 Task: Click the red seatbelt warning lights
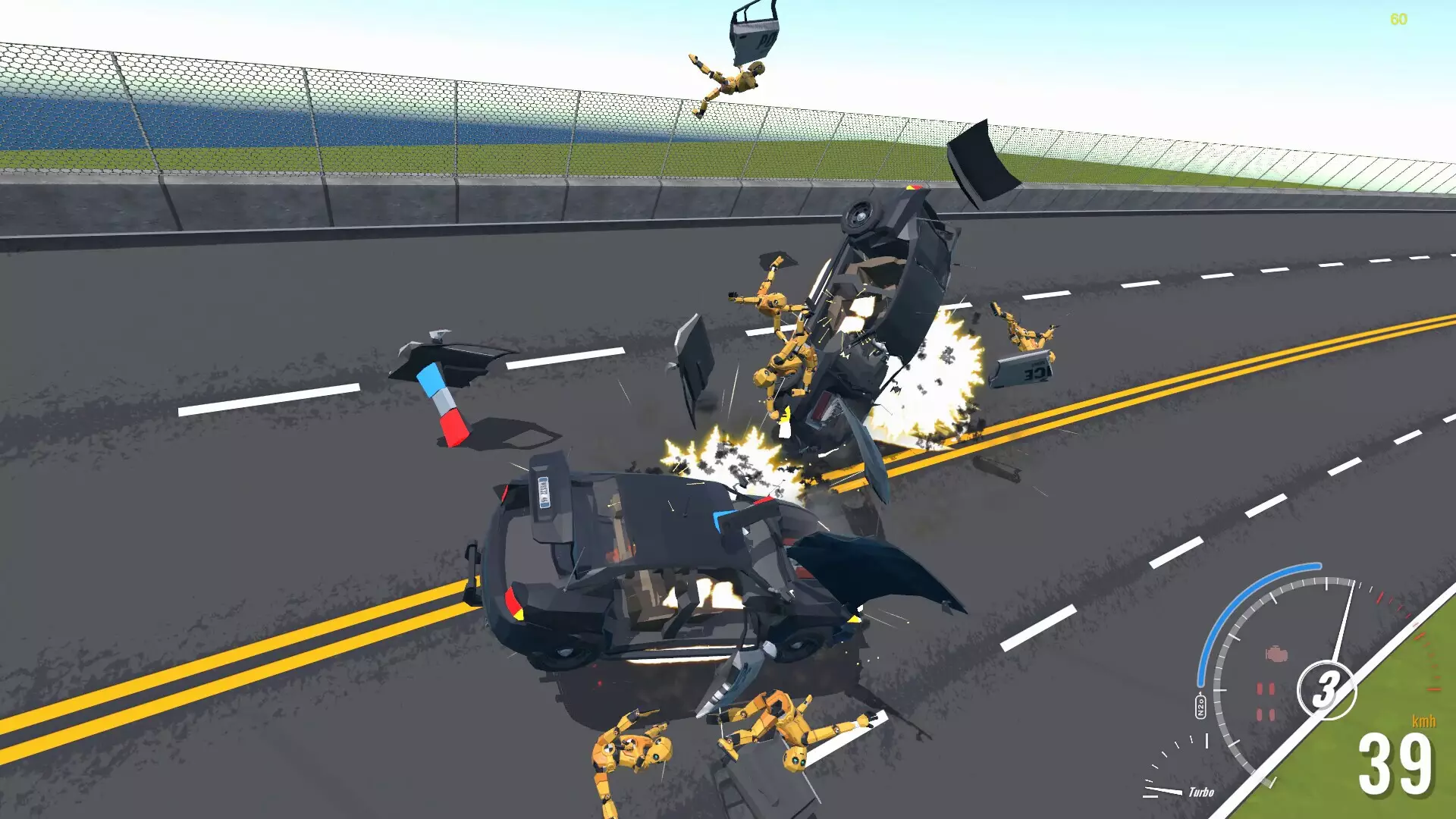(x=1266, y=699)
